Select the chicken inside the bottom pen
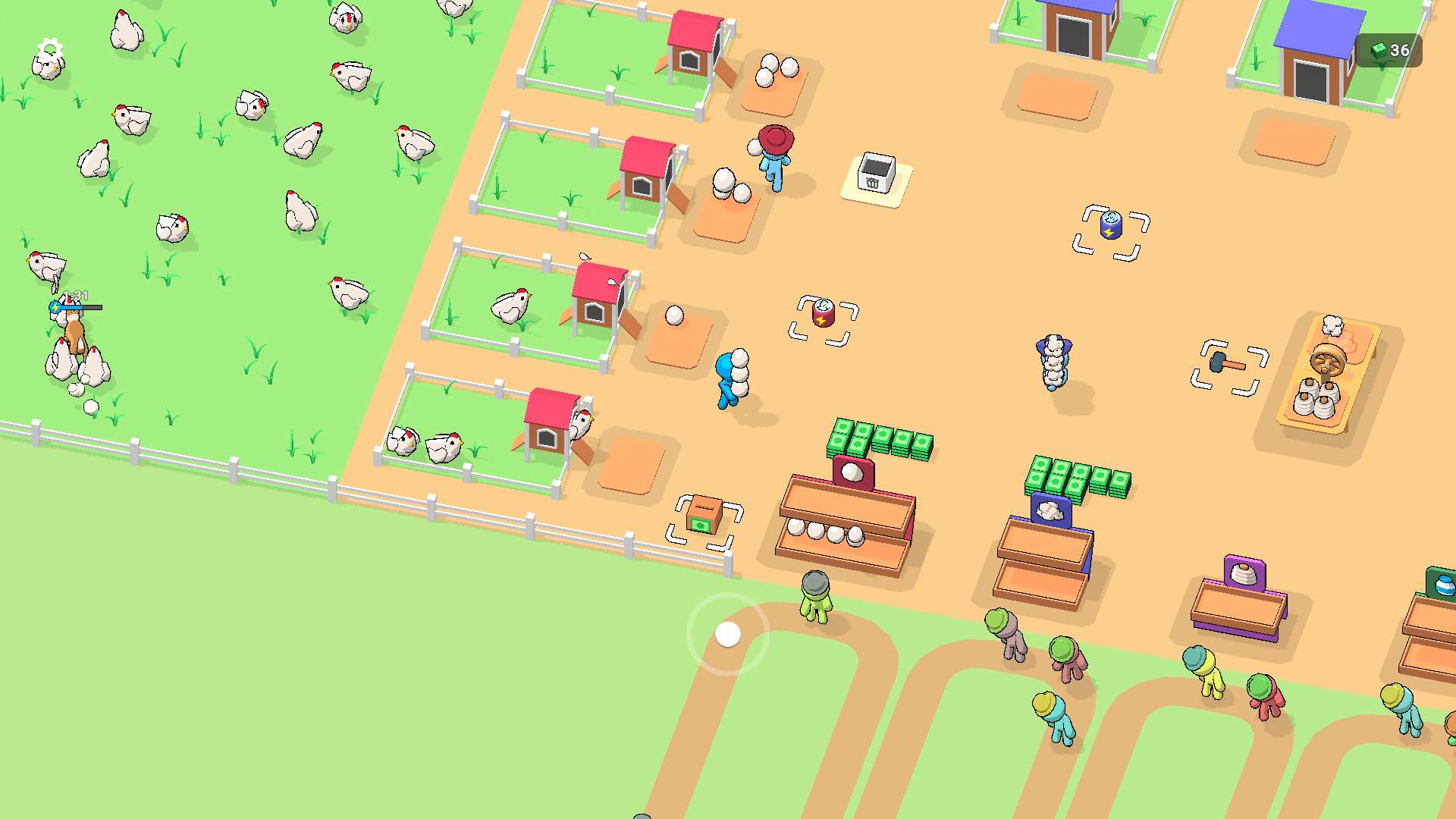This screenshot has height=819, width=1456. (444, 447)
